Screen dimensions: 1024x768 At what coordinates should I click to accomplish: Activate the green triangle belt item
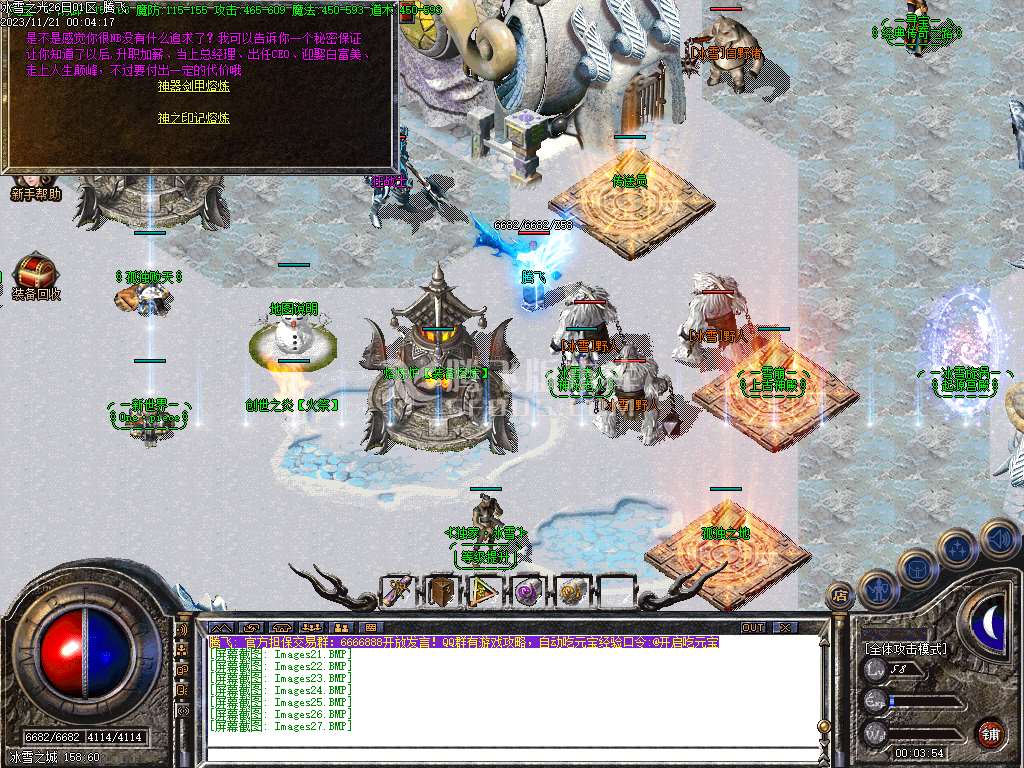pyautogui.click(x=484, y=591)
